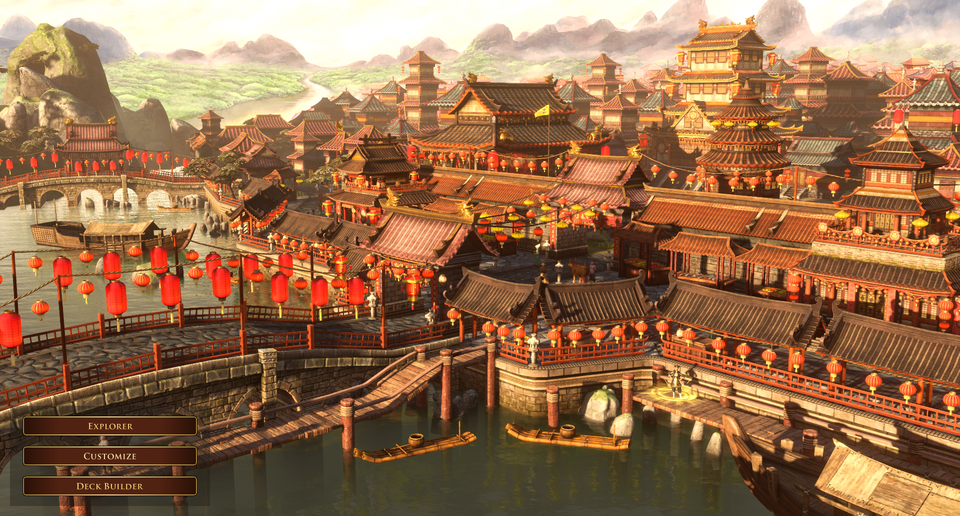Open the Explorer menu option
960x516 pixels.
(110, 426)
